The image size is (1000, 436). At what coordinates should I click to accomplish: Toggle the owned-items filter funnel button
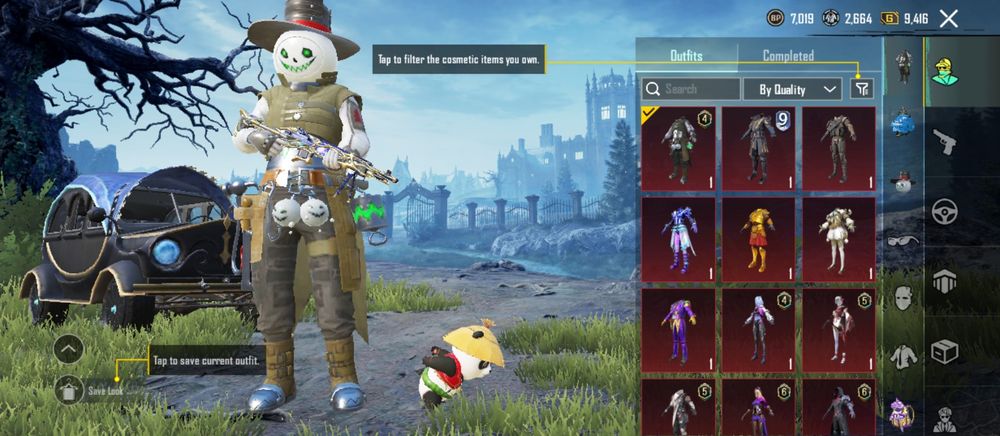pyautogui.click(x=862, y=89)
